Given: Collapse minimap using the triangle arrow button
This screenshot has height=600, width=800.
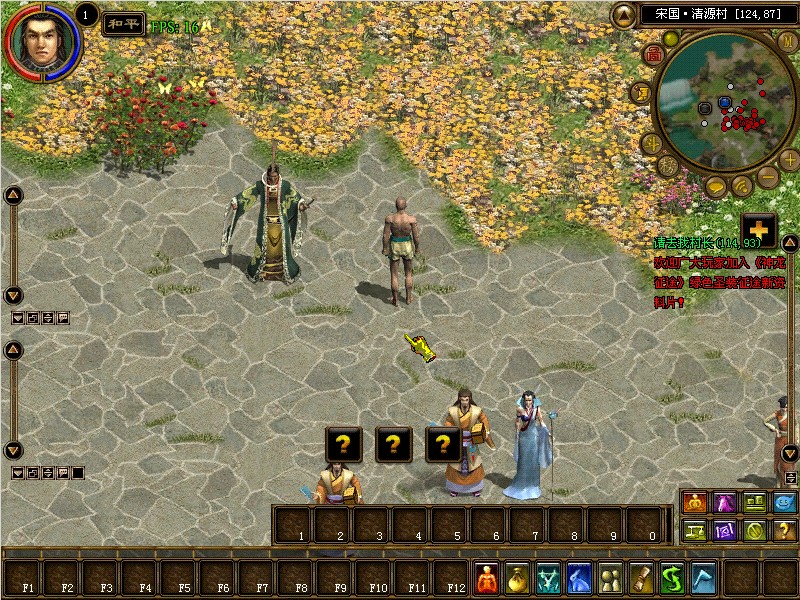Looking at the screenshot, I should click(624, 15).
